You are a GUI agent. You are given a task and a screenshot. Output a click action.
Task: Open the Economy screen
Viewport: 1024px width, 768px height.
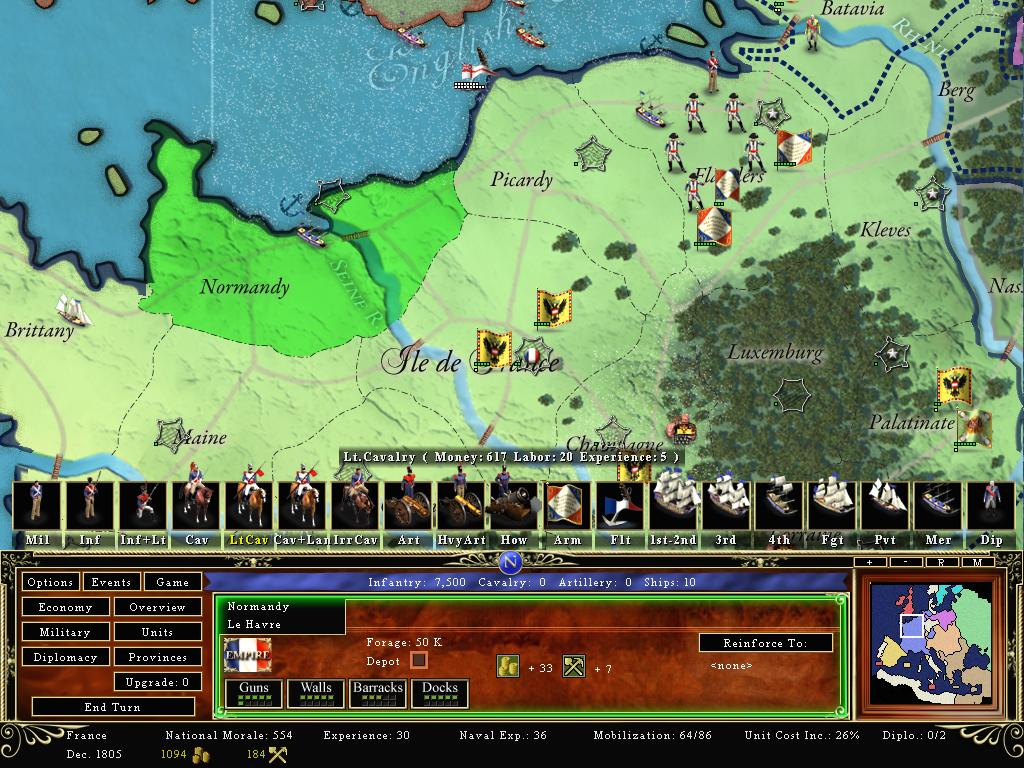point(65,607)
